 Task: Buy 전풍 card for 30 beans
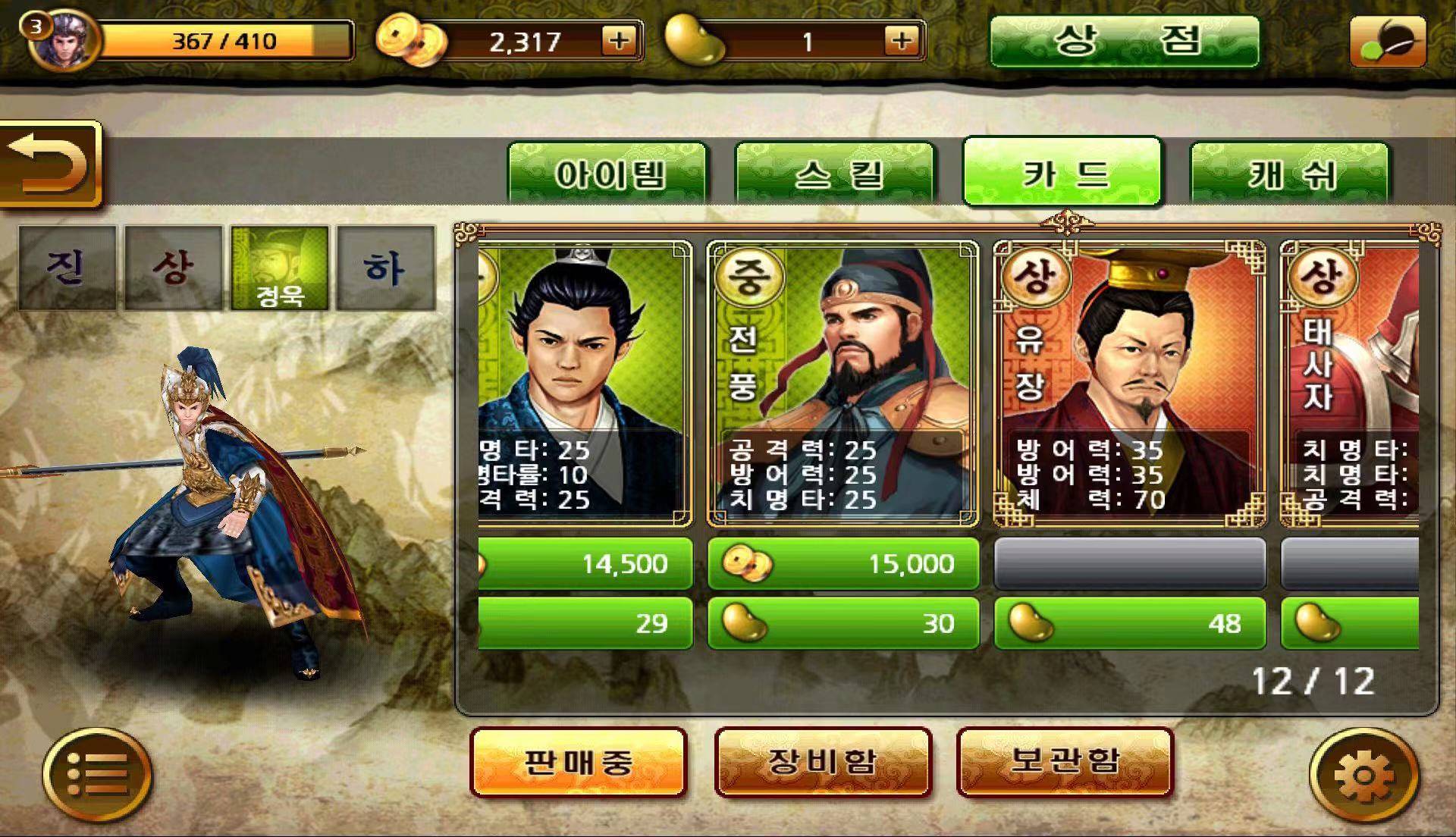(x=843, y=623)
